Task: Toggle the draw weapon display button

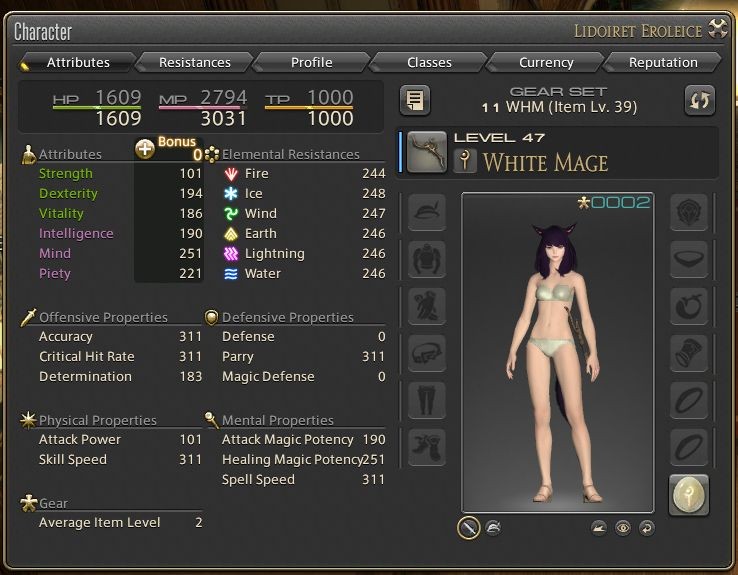Action: click(x=468, y=527)
